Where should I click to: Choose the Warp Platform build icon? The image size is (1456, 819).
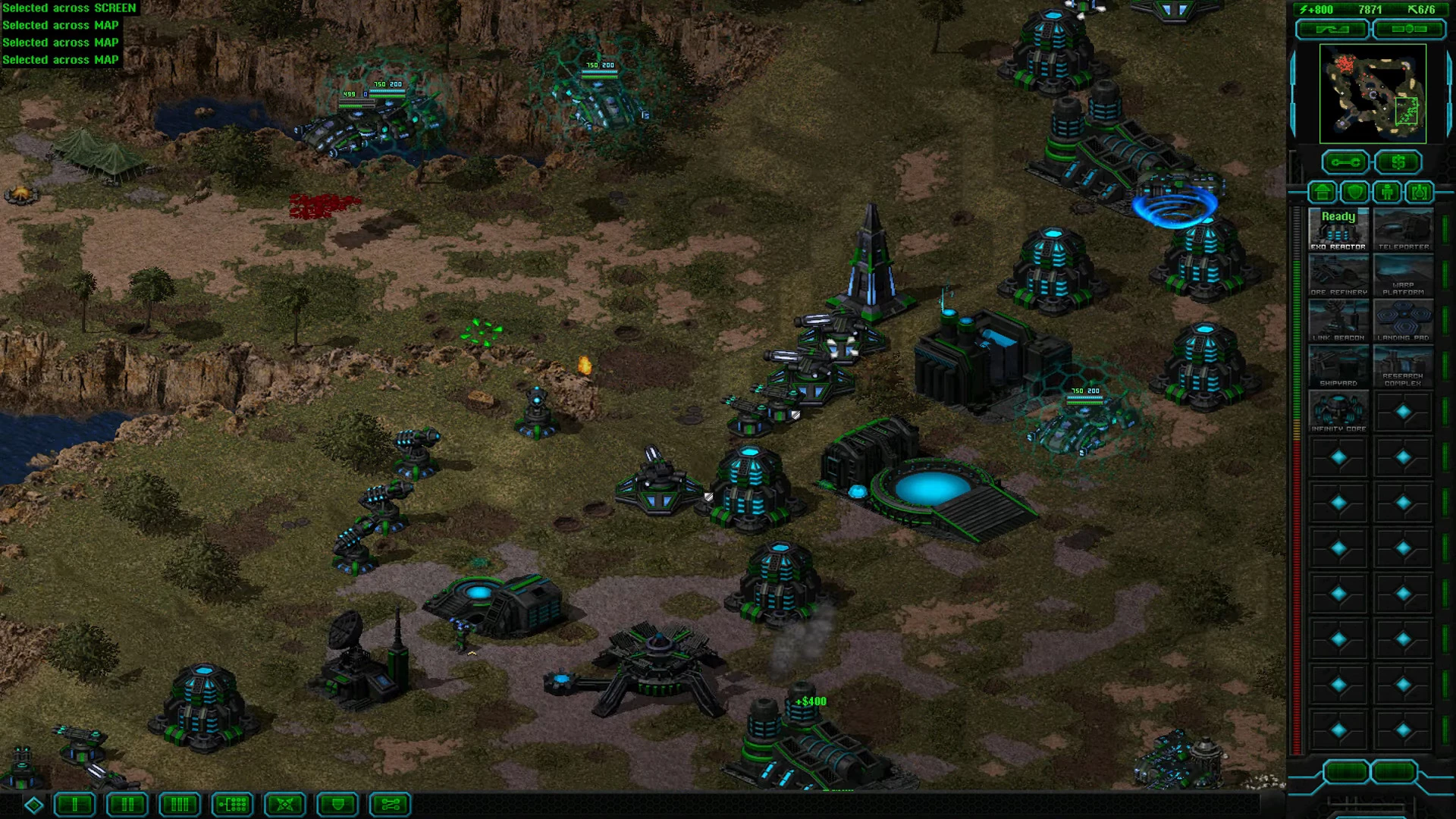click(1403, 274)
